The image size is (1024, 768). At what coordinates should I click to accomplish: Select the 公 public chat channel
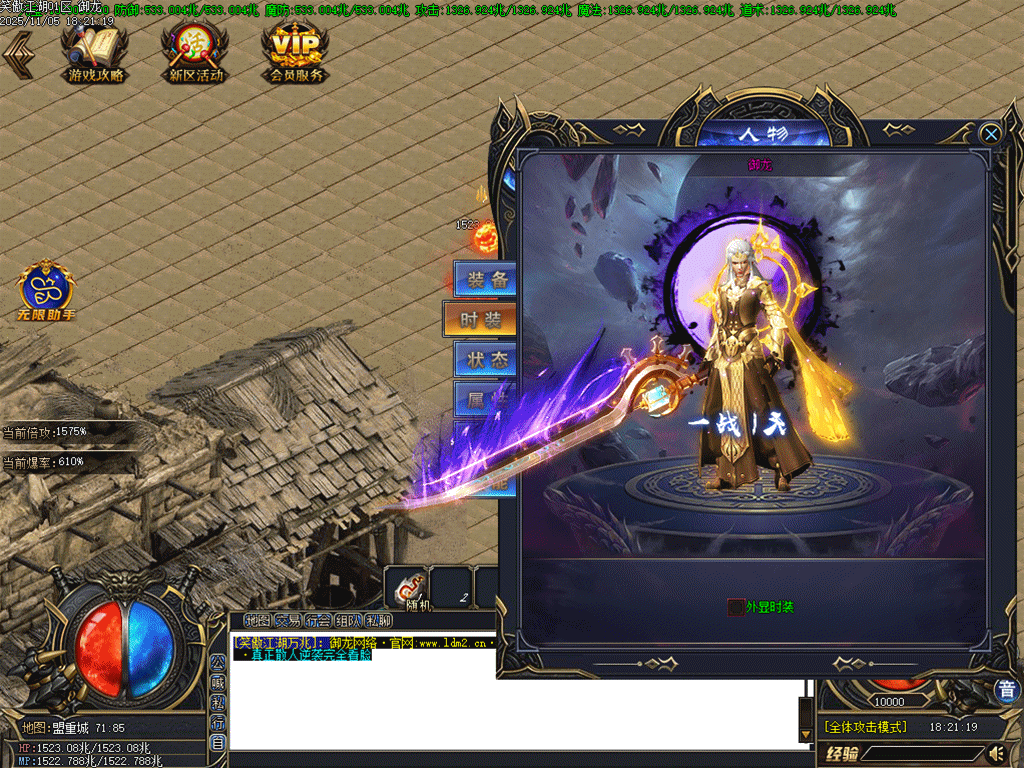click(217, 662)
